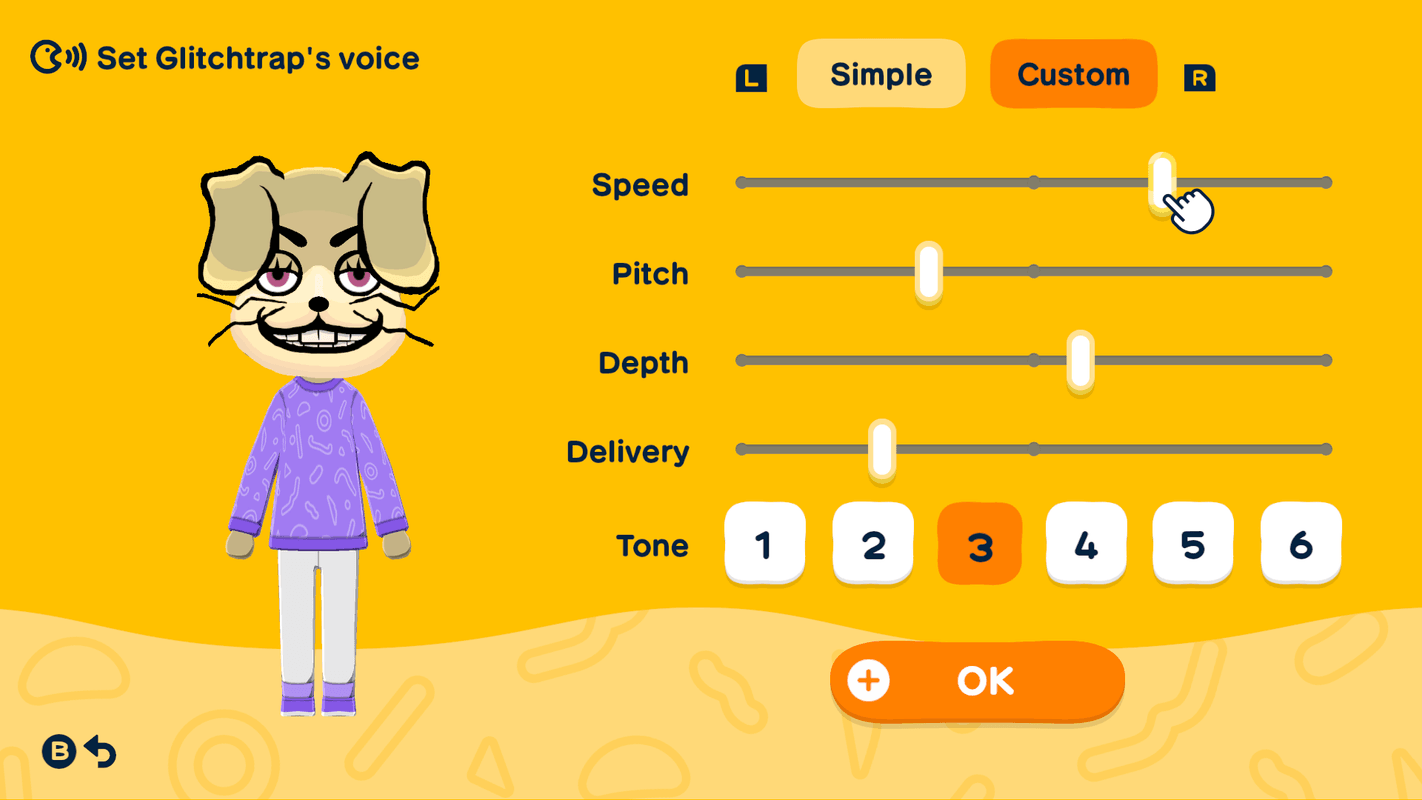Click the back arrow next to the B icon
Image resolution: width=1422 pixels, height=800 pixels.
coord(101,749)
